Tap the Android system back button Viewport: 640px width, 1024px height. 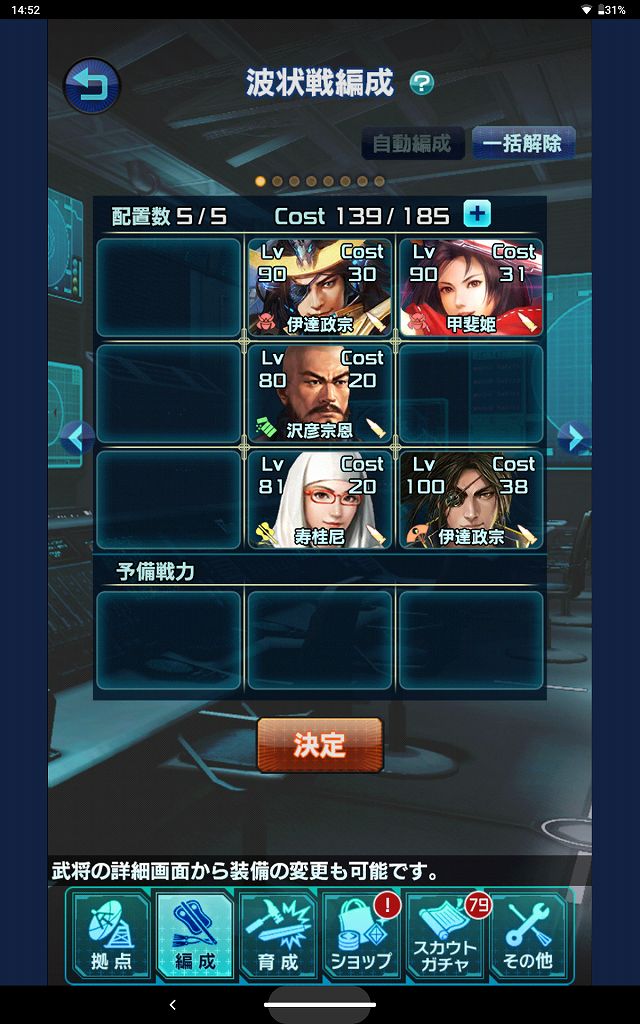click(172, 1004)
